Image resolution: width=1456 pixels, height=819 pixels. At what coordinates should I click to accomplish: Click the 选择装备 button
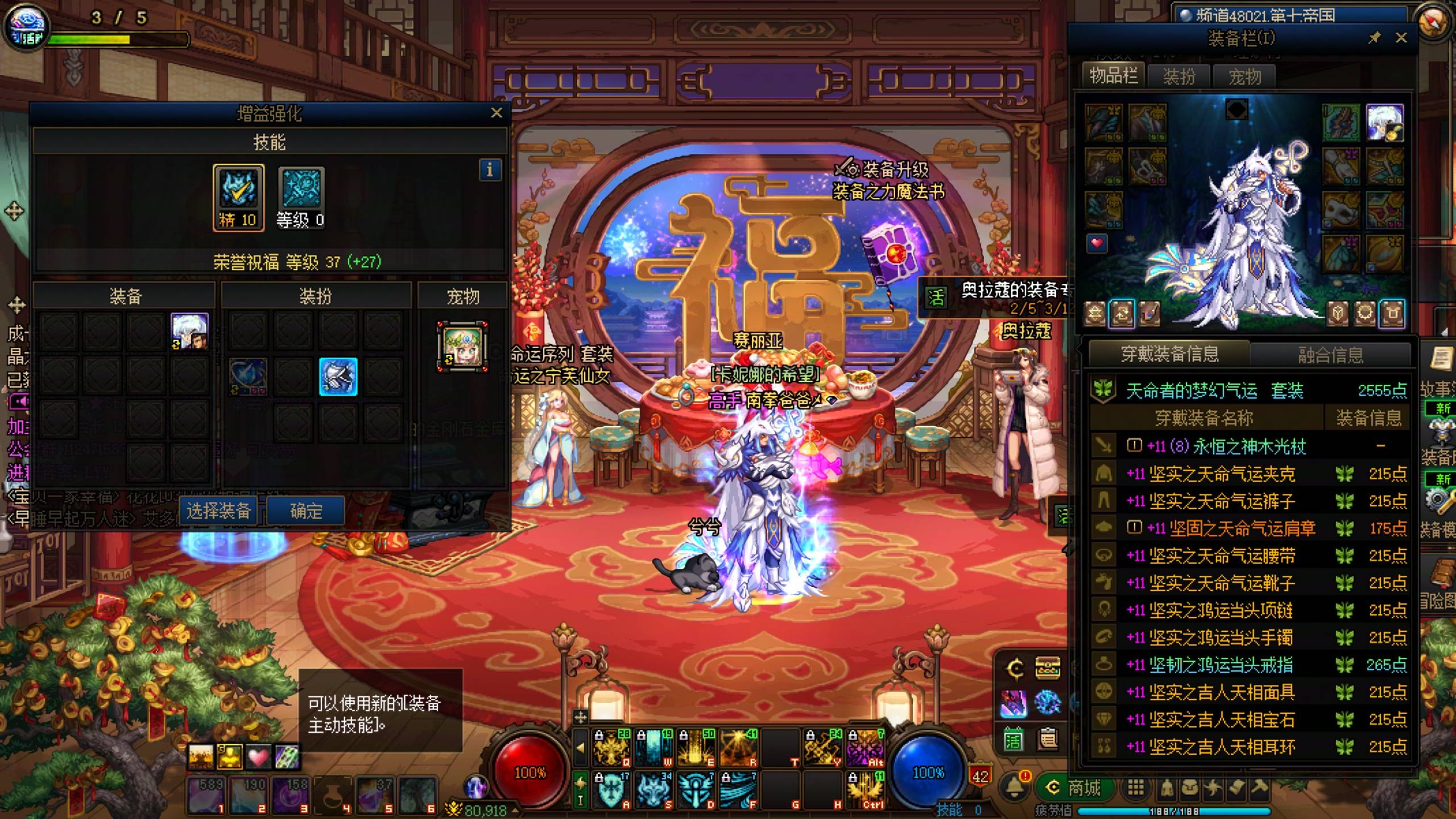219,511
